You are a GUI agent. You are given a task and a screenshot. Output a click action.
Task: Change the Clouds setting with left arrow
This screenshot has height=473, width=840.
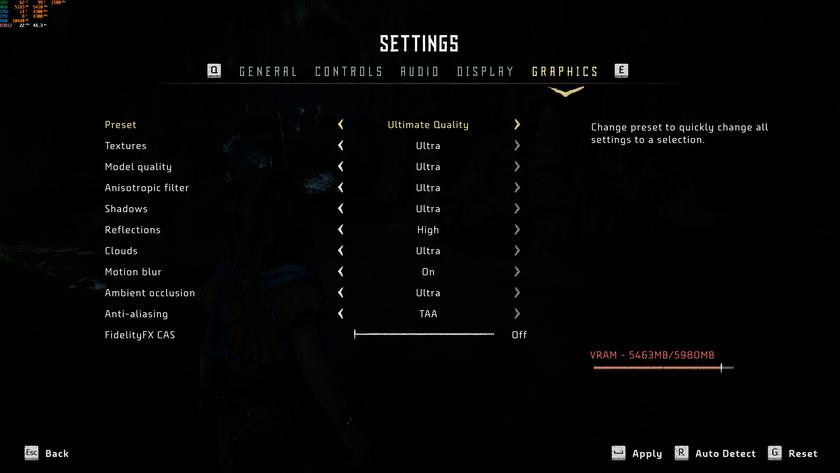pyautogui.click(x=341, y=251)
